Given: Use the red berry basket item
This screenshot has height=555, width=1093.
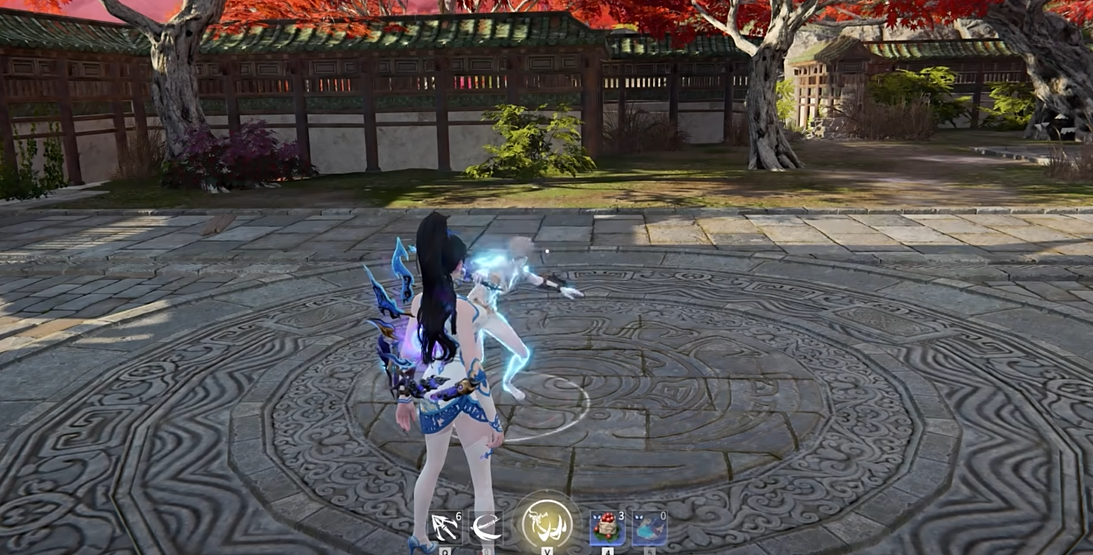Looking at the screenshot, I should 606,527.
